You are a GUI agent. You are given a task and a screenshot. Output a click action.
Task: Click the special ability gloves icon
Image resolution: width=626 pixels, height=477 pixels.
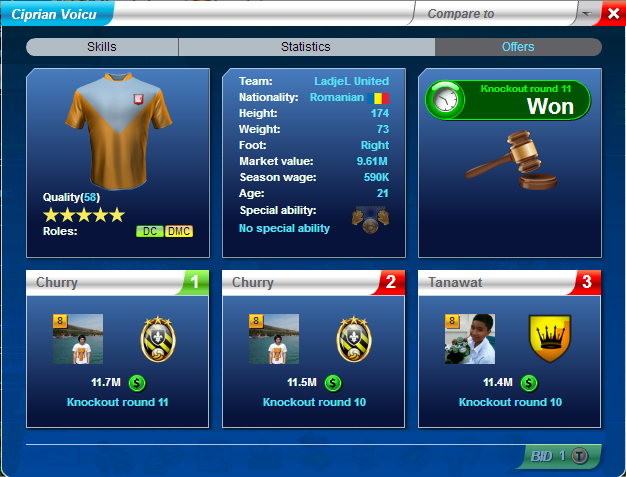pyautogui.click(x=370, y=219)
